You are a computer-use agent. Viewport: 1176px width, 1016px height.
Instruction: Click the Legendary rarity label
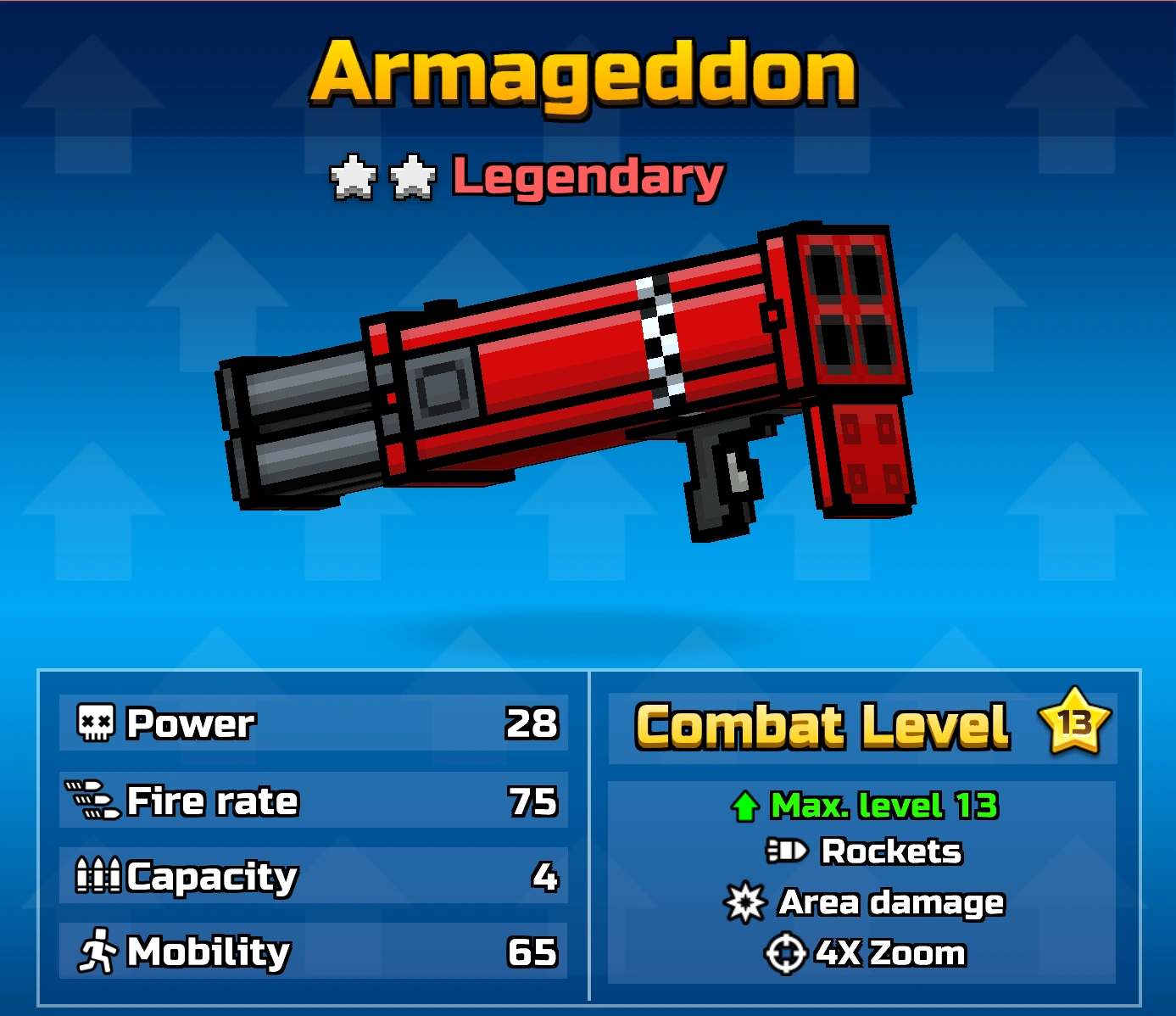[x=585, y=177]
